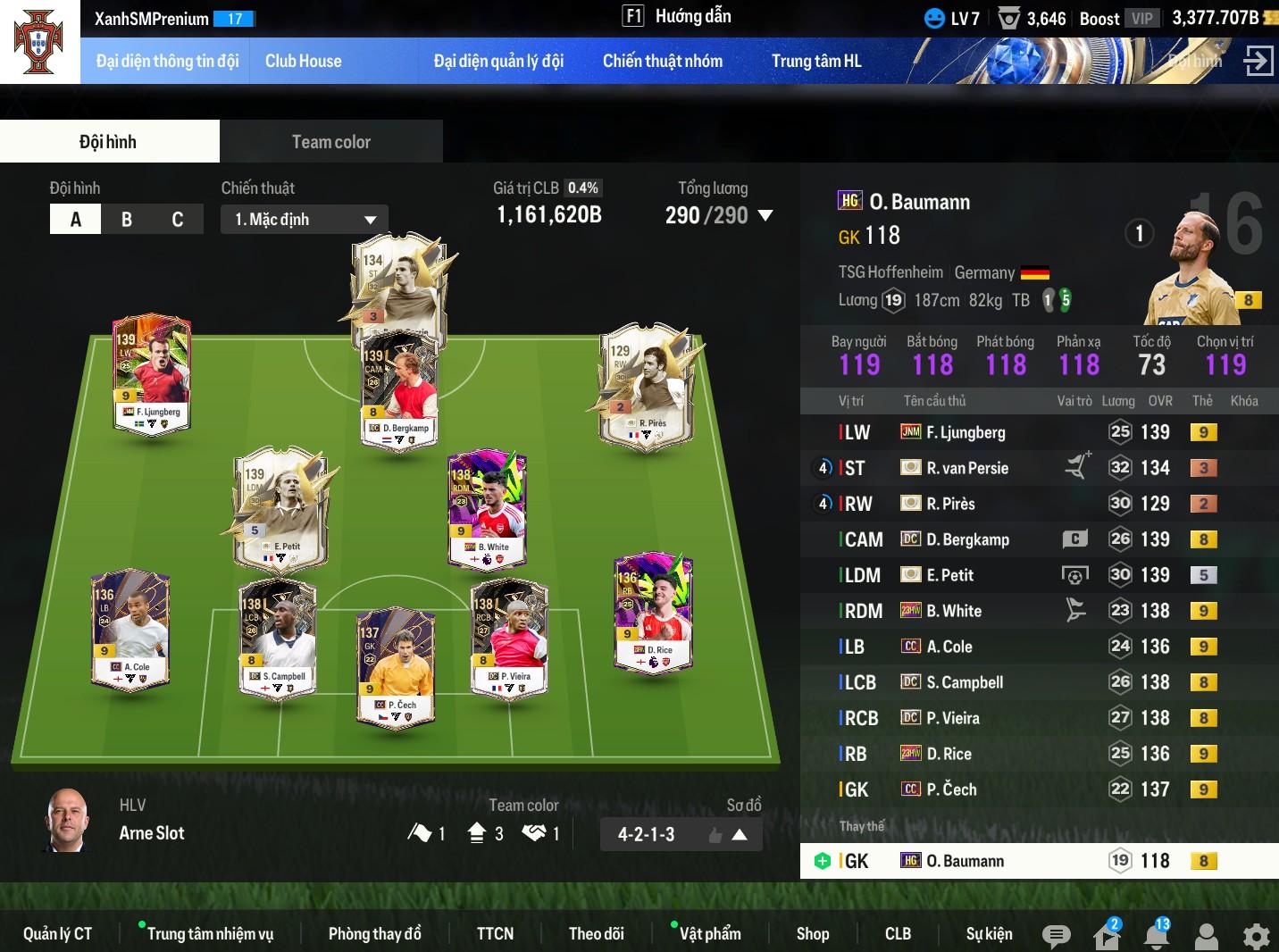Open the Chiến thuật tactics dropdown
Viewport: 1279px width, 952px height.
(x=305, y=220)
